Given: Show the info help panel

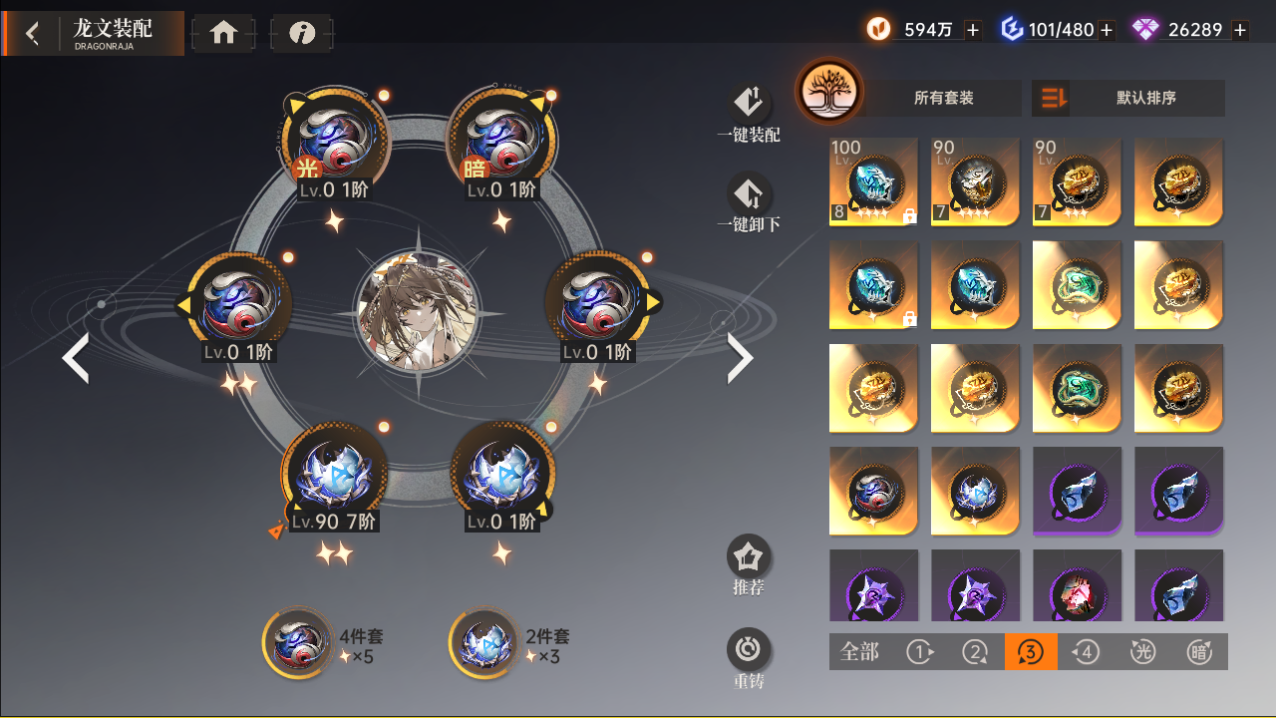Looking at the screenshot, I should pyautogui.click(x=301, y=33).
